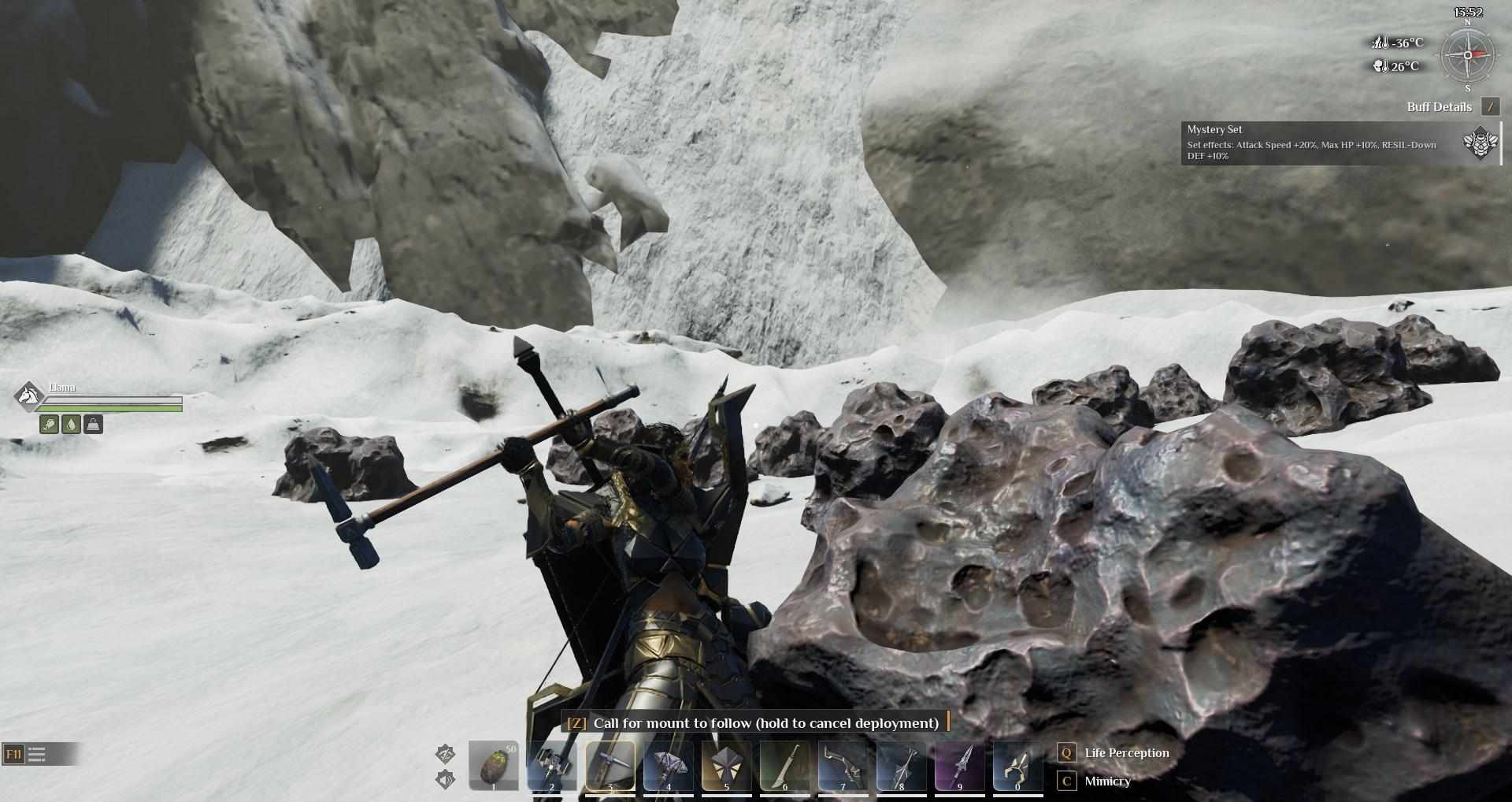The height and width of the screenshot is (802, 1512).
Task: Equip the repair hammer in slot 2
Action: 551,765
